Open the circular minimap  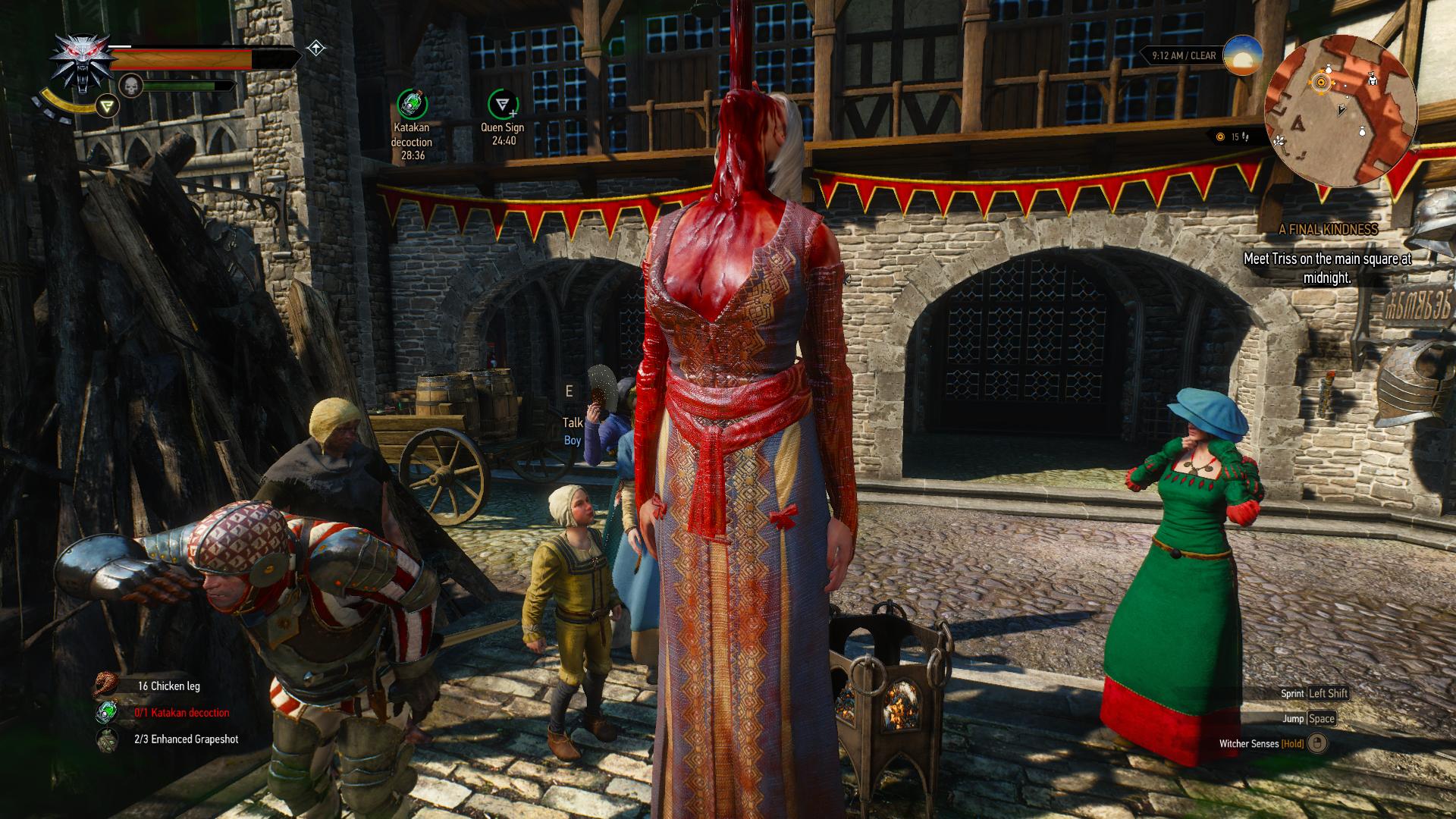point(1340,111)
